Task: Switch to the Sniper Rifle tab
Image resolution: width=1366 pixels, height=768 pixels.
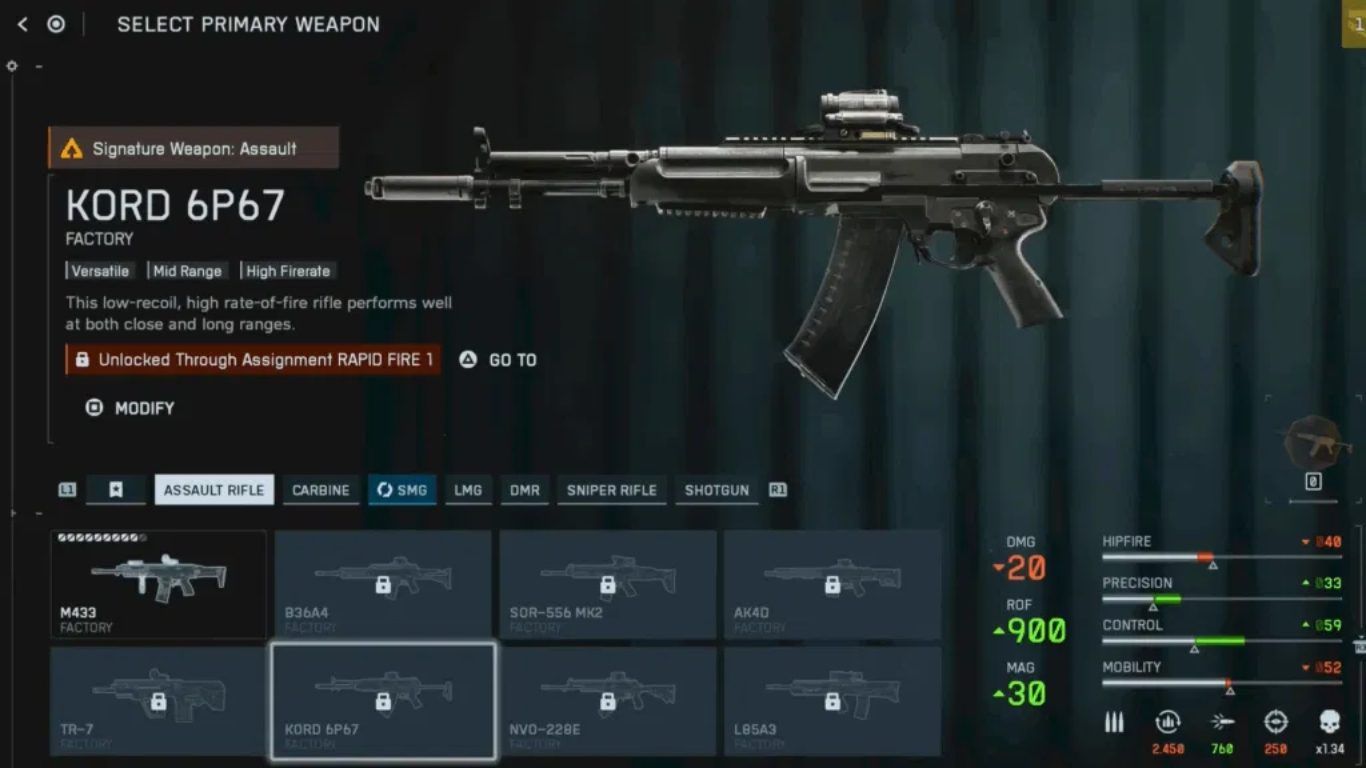Action: pos(611,490)
